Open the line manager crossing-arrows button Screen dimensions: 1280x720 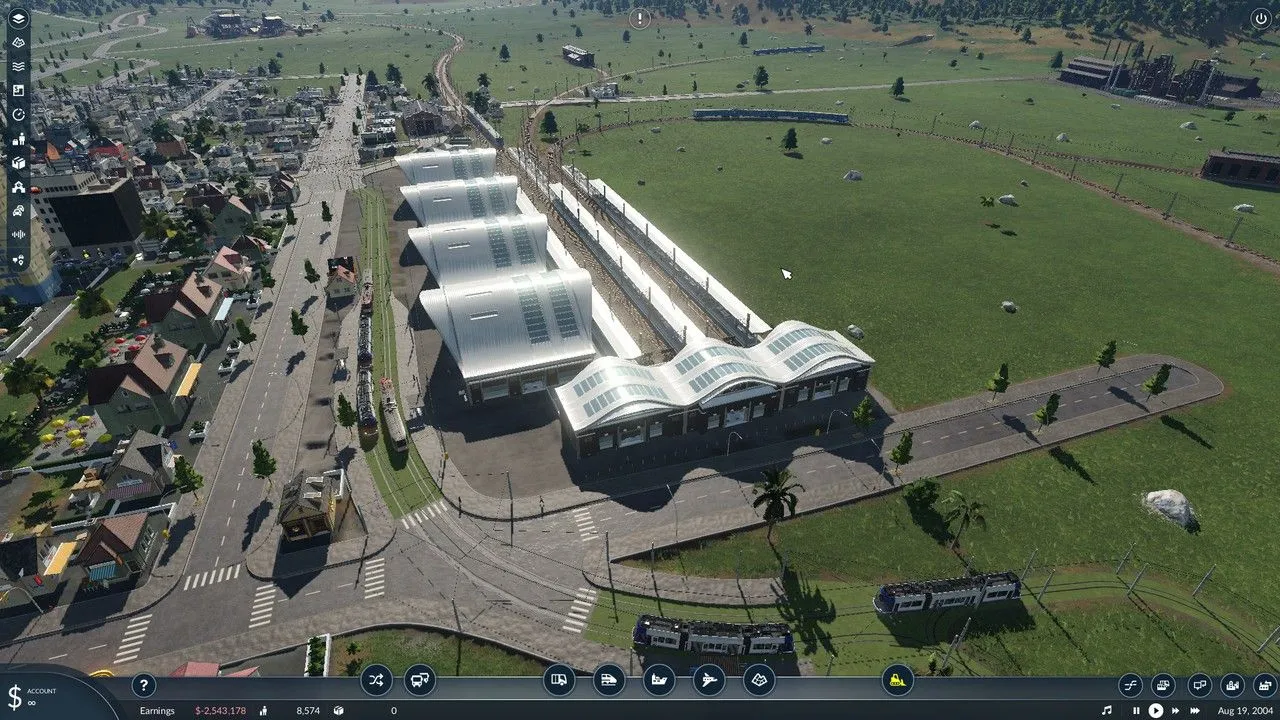[376, 681]
